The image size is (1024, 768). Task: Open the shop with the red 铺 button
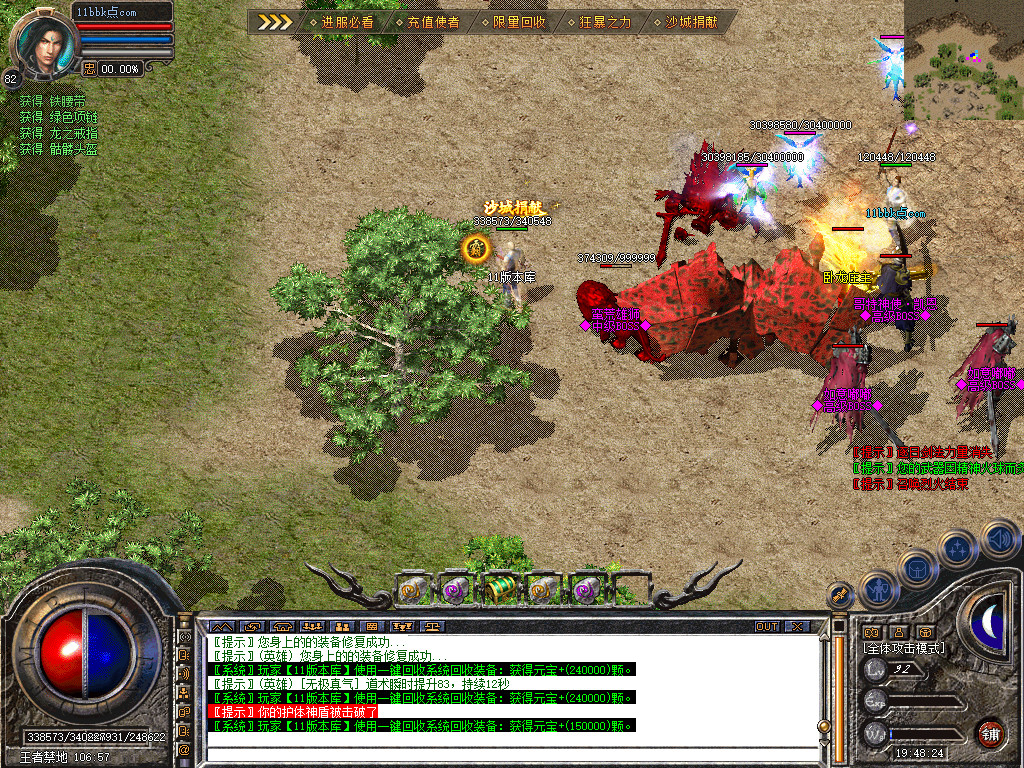coord(990,732)
